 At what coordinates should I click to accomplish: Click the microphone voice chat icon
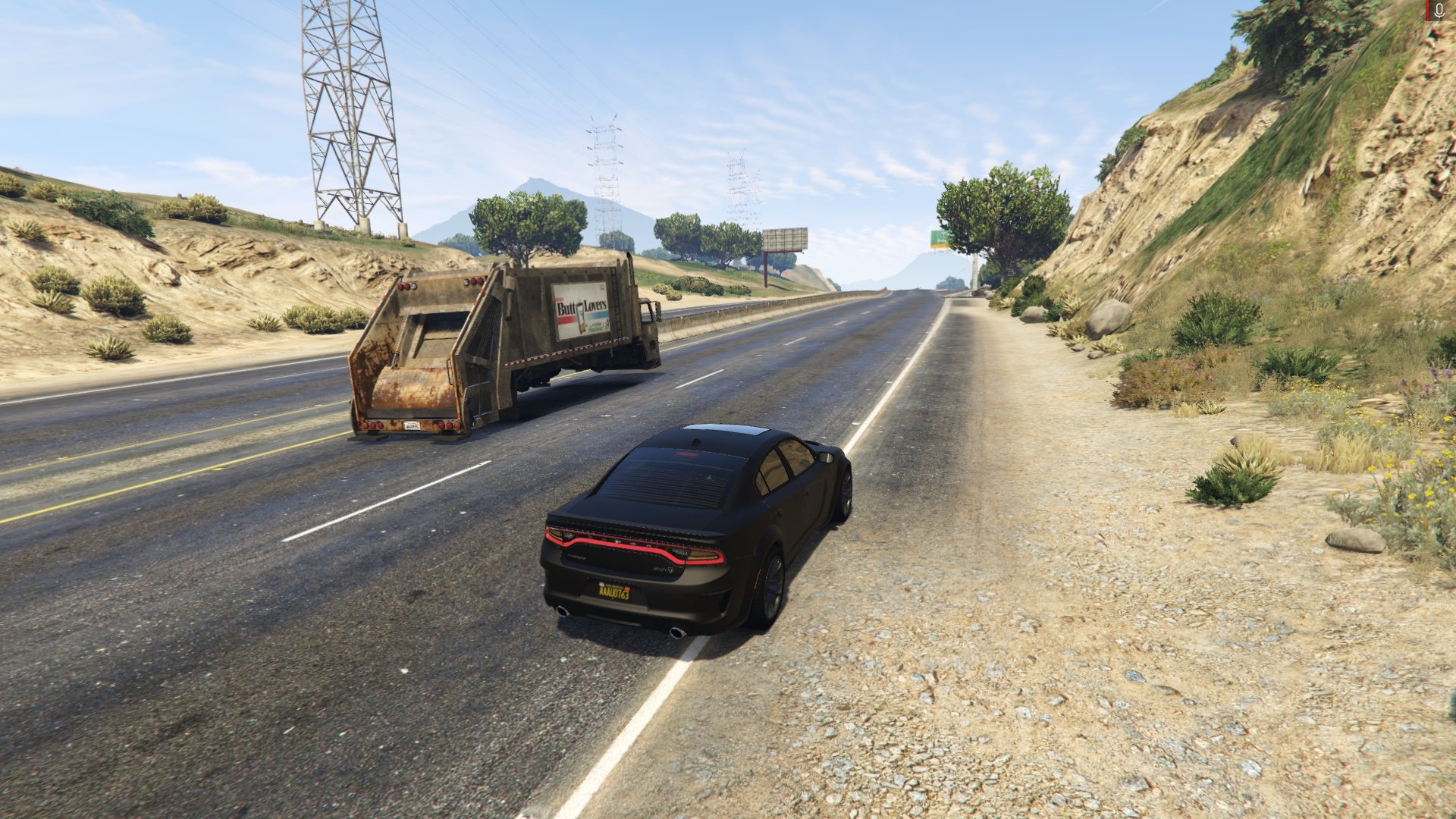click(1438, 11)
